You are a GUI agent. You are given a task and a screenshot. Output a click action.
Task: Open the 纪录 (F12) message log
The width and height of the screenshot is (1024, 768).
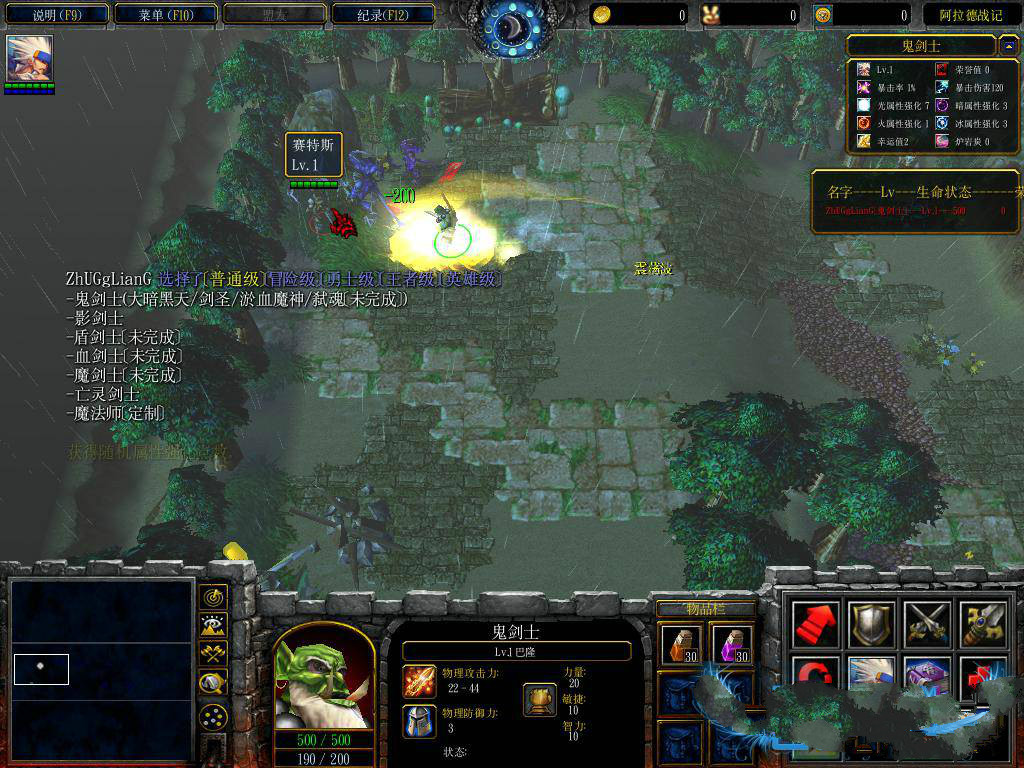(383, 15)
